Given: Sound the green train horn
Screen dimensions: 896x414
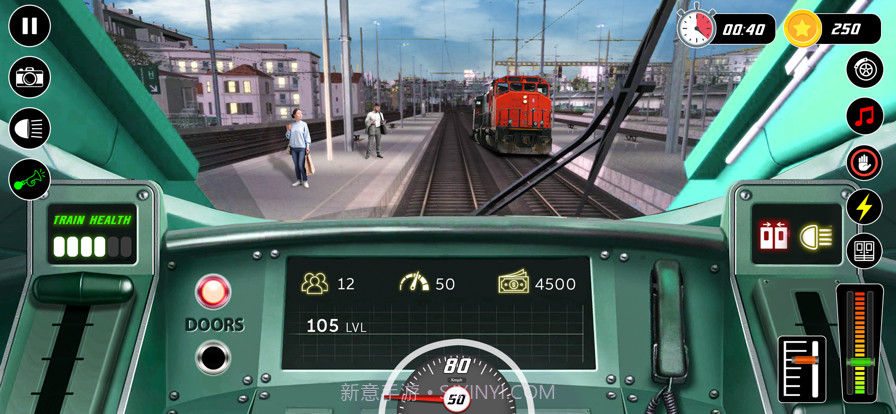Looking at the screenshot, I should pyautogui.click(x=30, y=180).
